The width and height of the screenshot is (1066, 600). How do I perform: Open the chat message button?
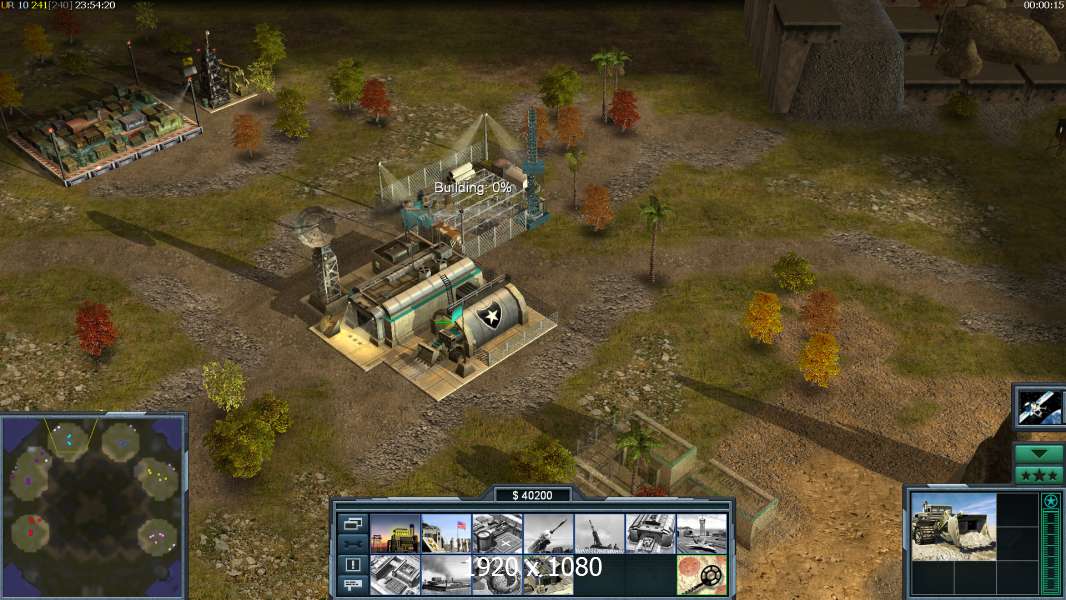[x=353, y=585]
